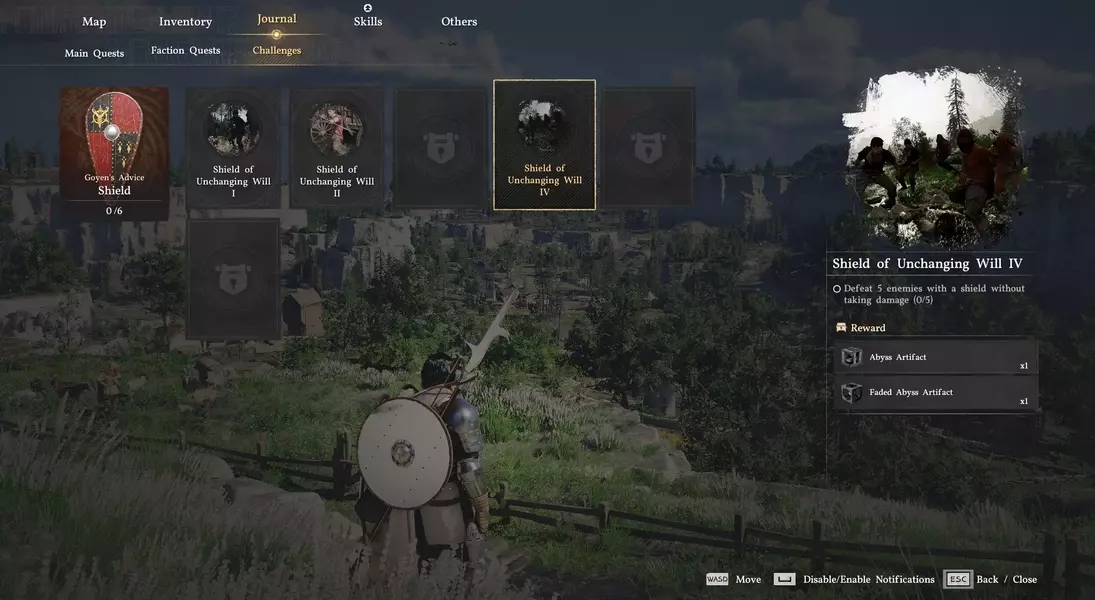Open the Others tab
Screen dimensions: 1095x600
pyautogui.click(x=459, y=22)
